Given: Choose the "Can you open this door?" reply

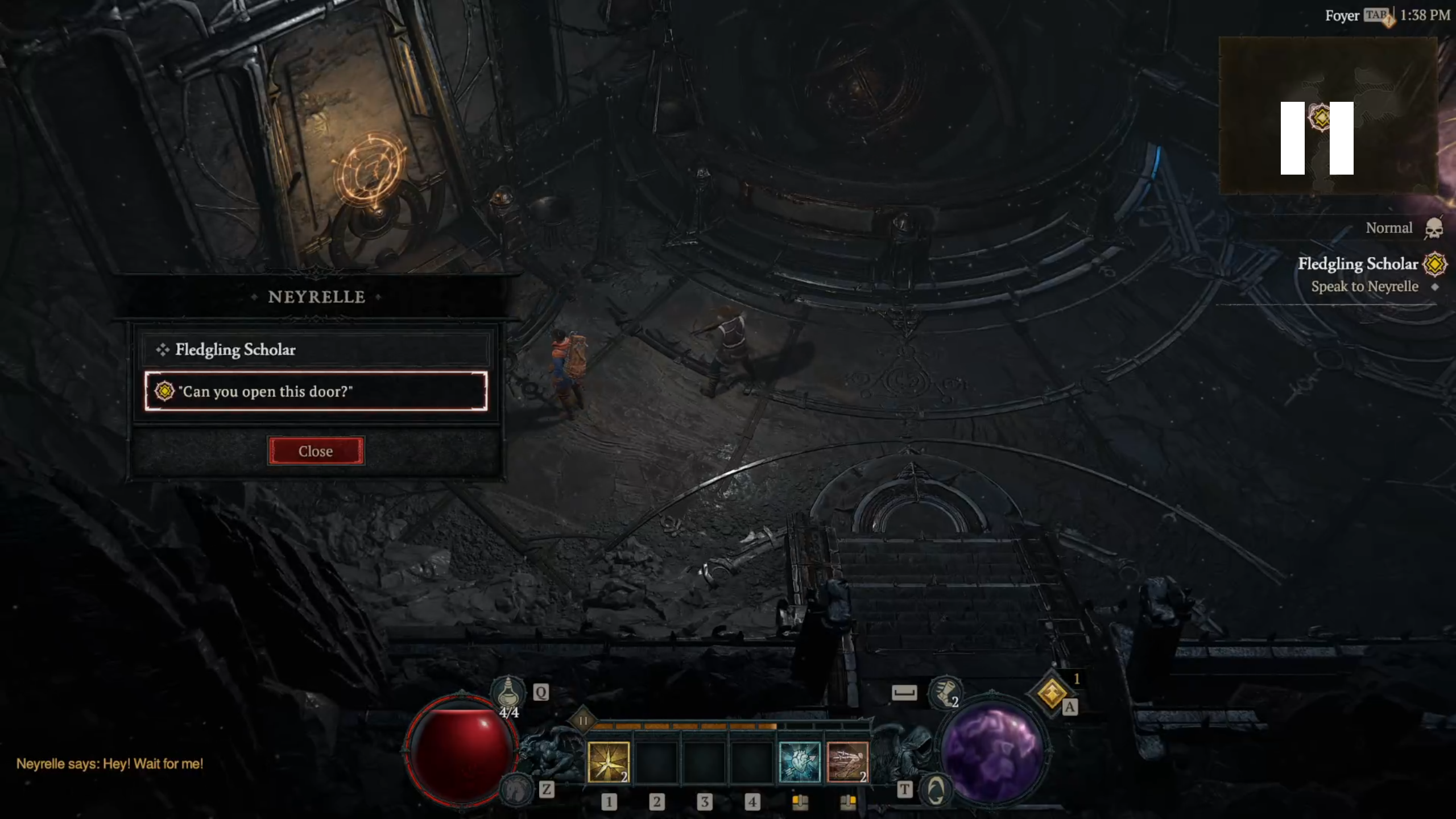Looking at the screenshot, I should pos(316,391).
